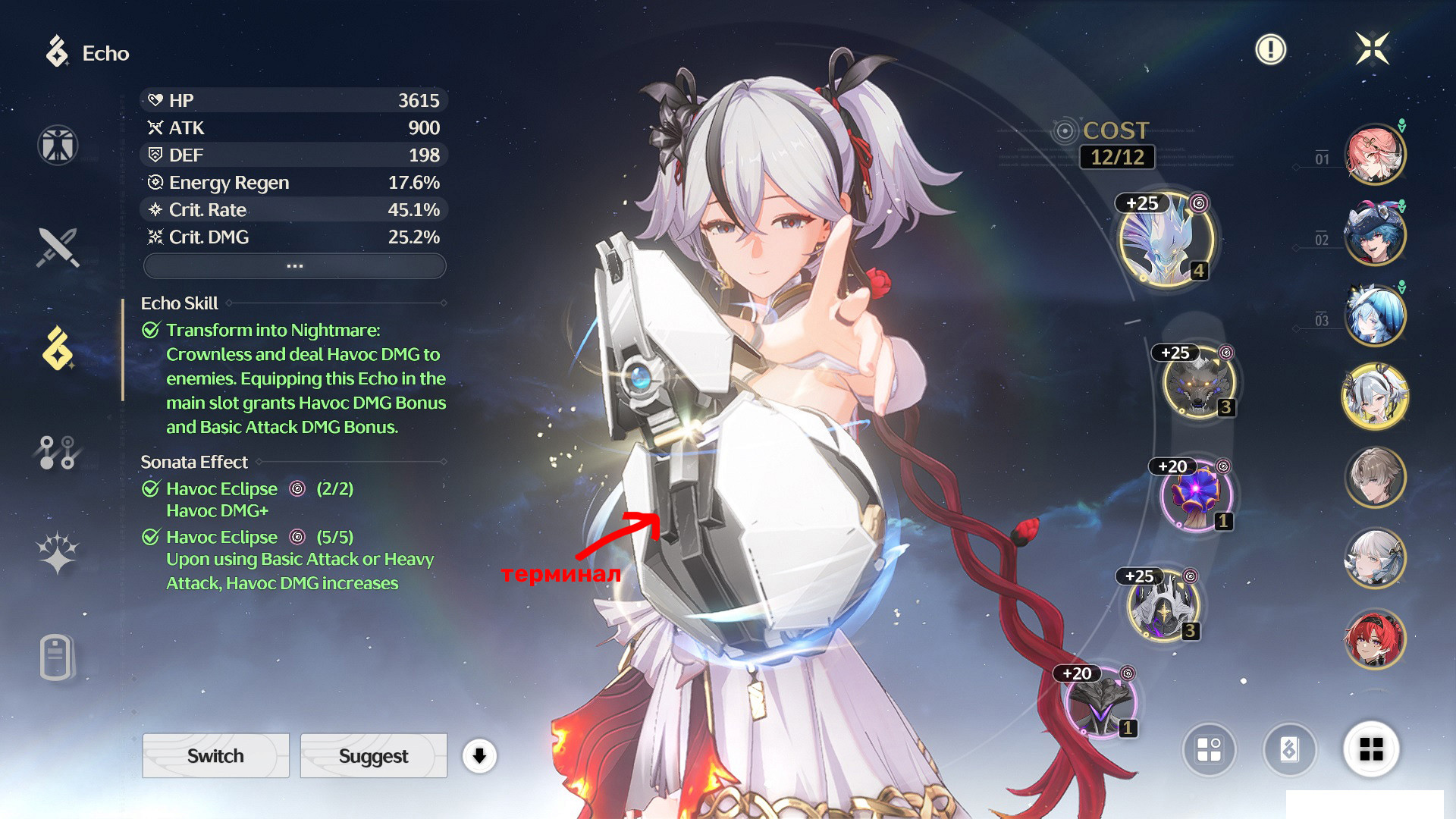Switch to the pink-haired character portrait
This screenshot has height=819, width=1456.
1374,155
